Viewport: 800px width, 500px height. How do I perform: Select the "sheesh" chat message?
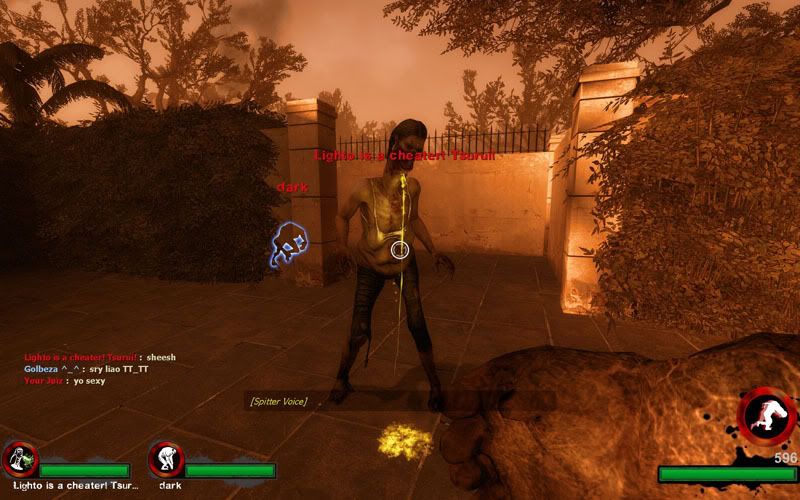click(160, 357)
